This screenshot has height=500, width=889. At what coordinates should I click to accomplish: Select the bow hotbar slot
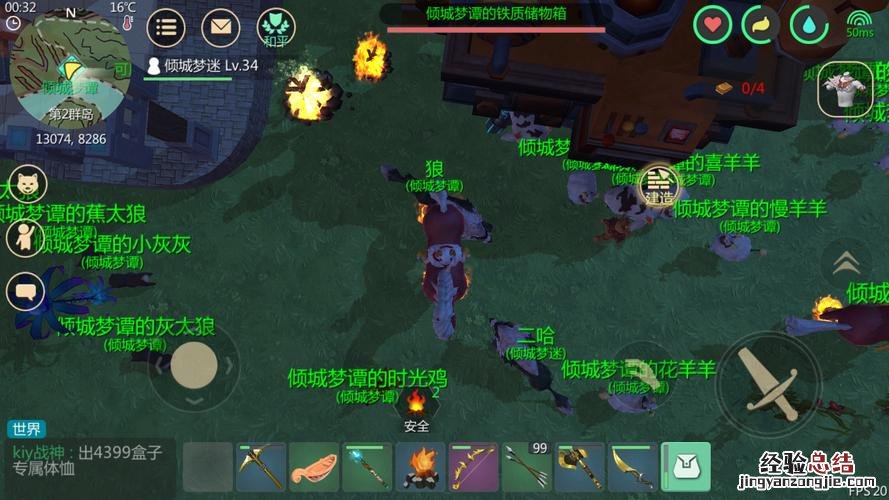point(473,467)
